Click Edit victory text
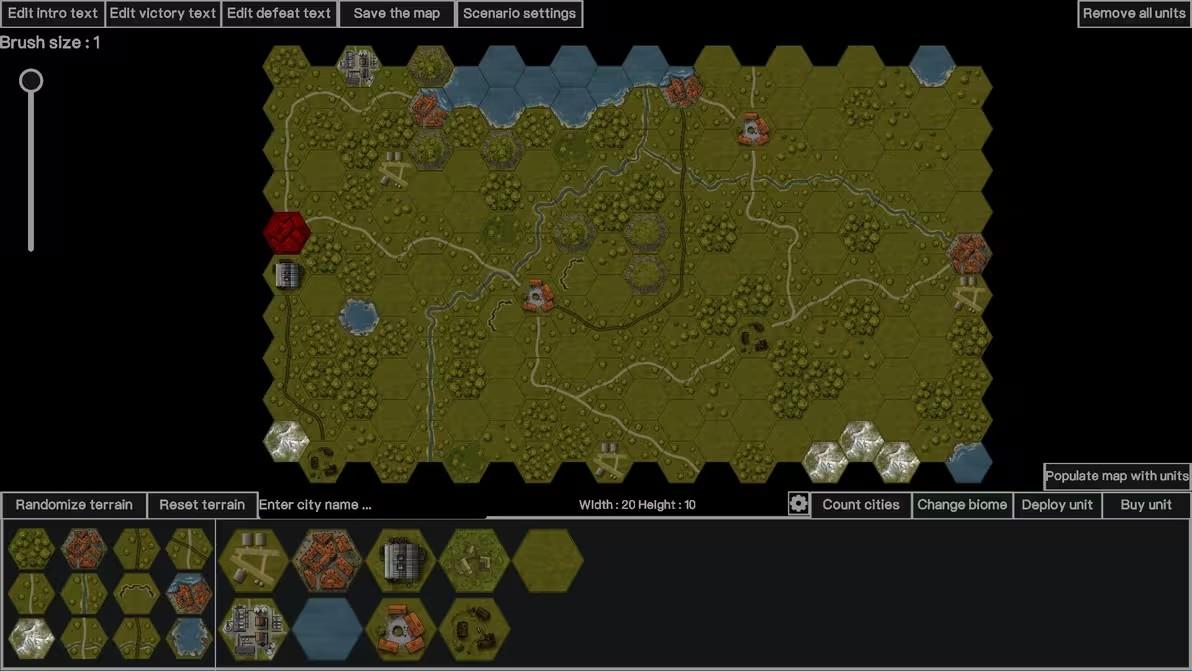The image size is (1192, 671). (163, 14)
